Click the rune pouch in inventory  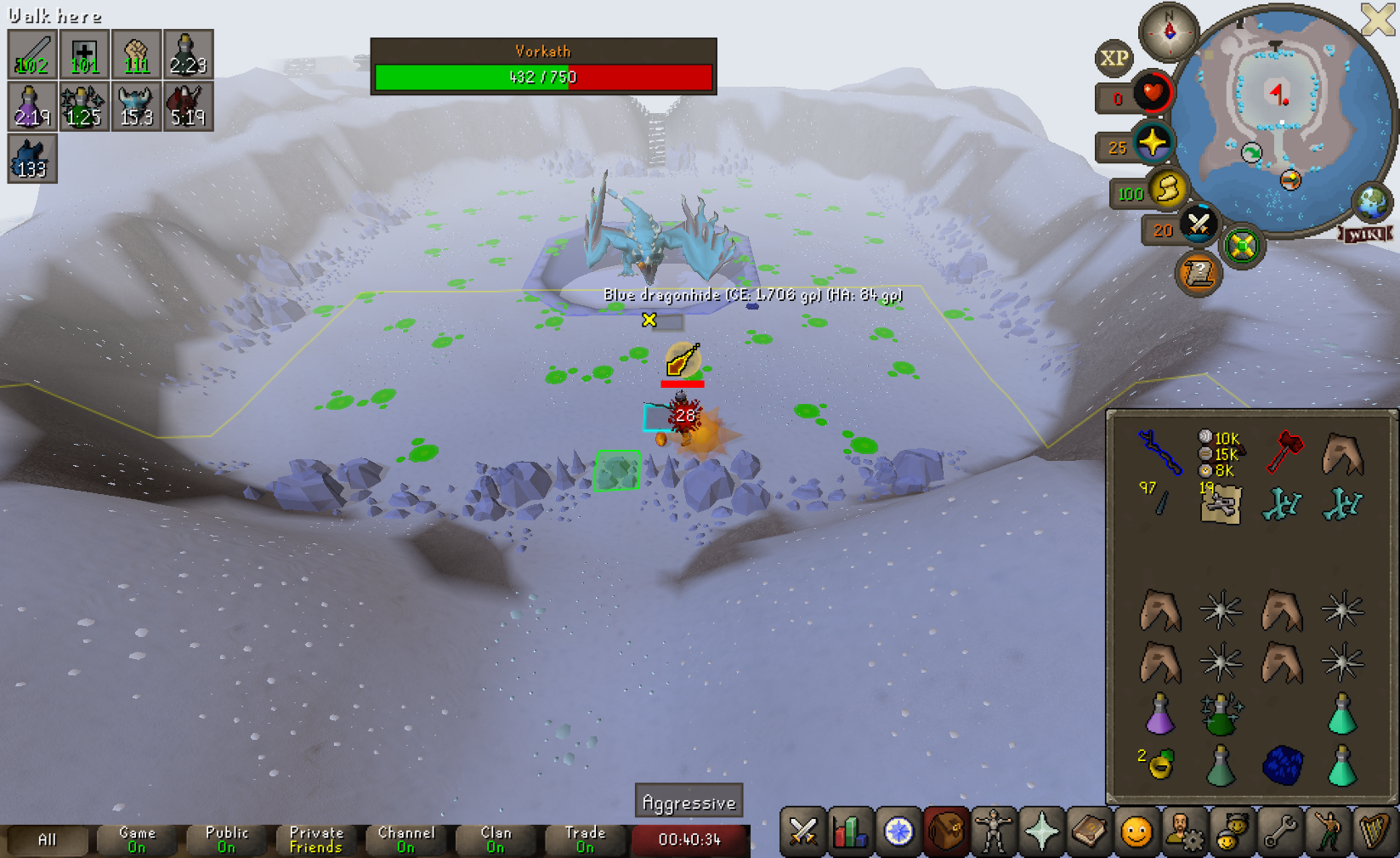(x=1221, y=452)
